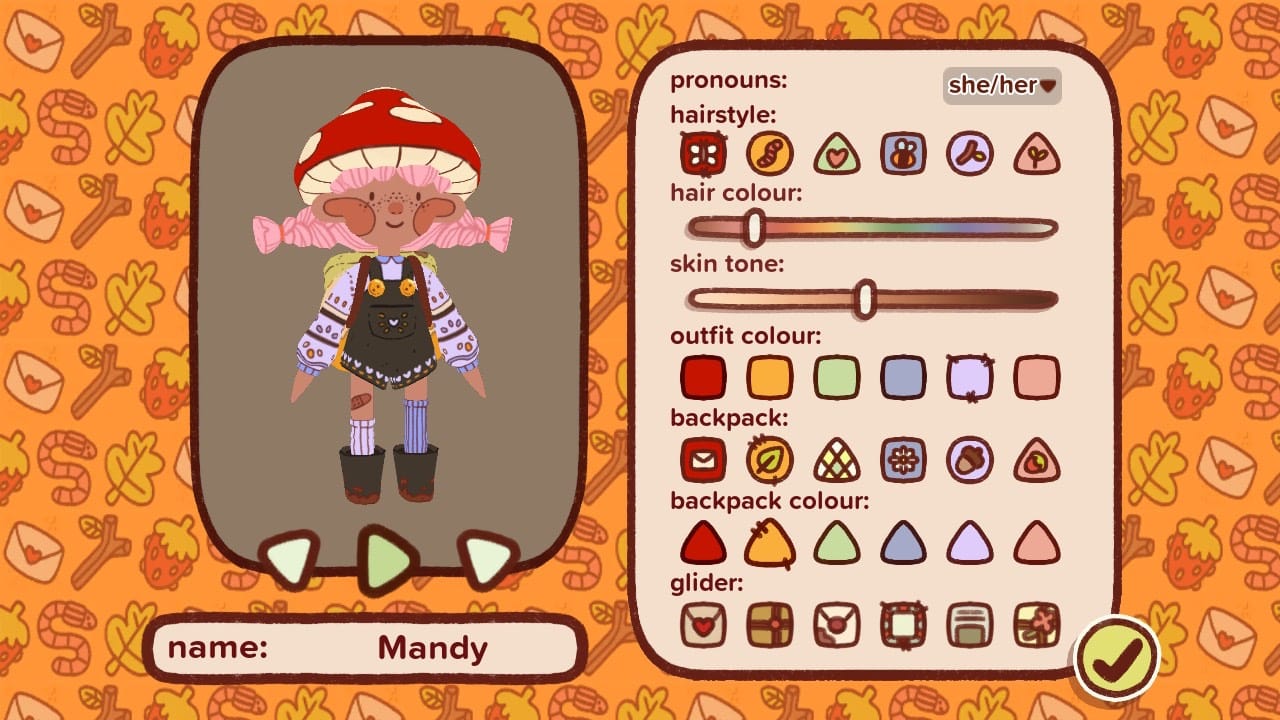Choose the green outfit colour swatch
This screenshot has height=720, width=1280.
coord(837,378)
